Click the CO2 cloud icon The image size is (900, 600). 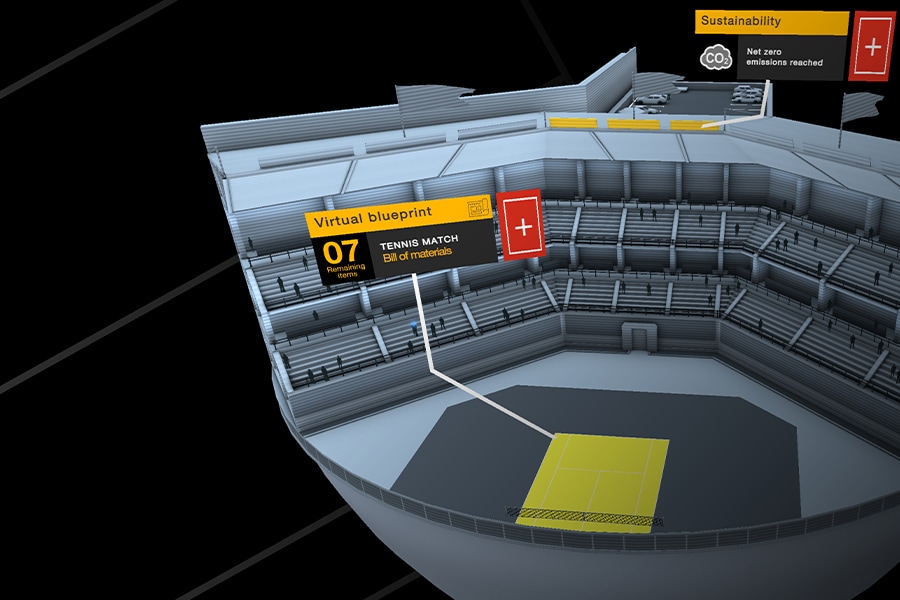coord(716,59)
